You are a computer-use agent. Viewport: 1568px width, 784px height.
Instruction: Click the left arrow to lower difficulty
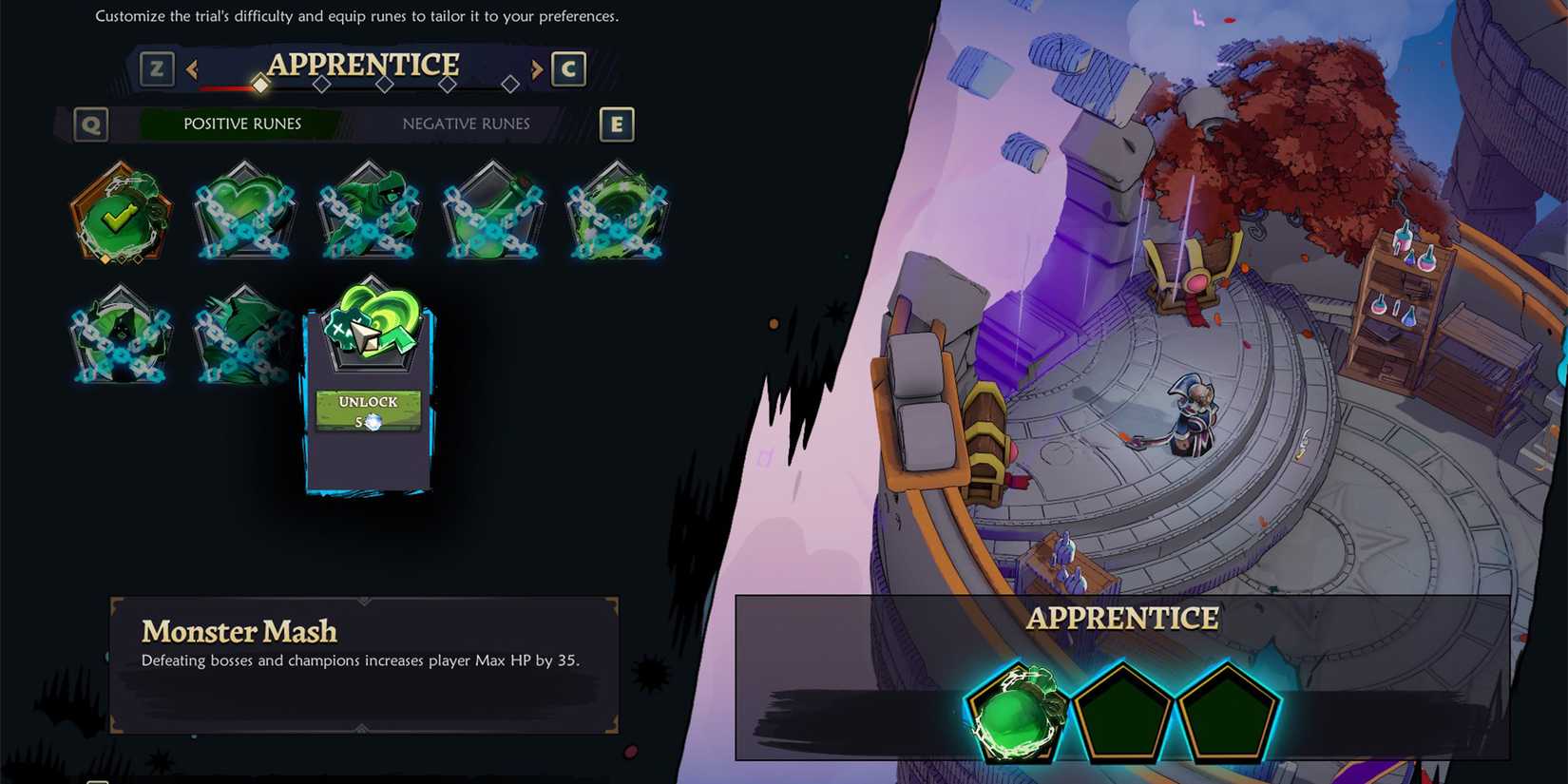(193, 68)
